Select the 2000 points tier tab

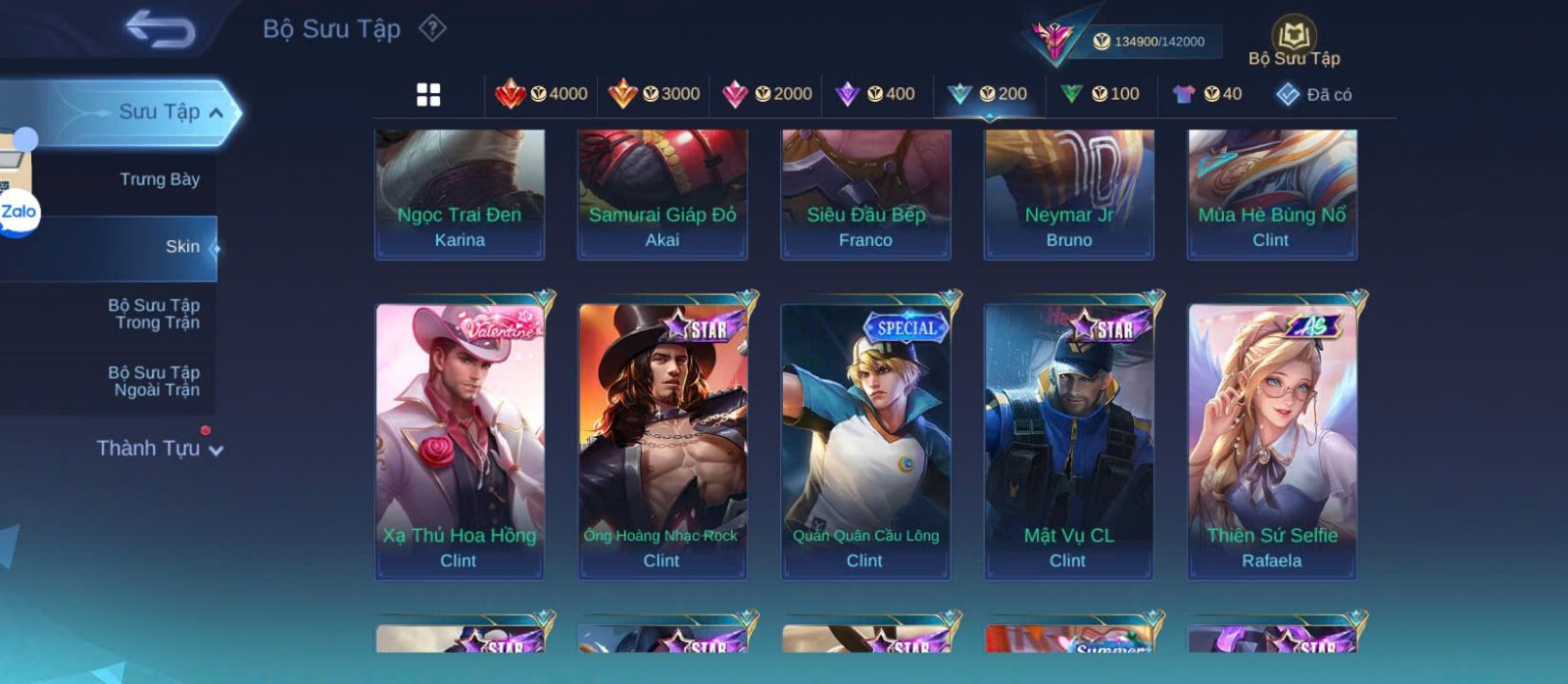[767, 94]
